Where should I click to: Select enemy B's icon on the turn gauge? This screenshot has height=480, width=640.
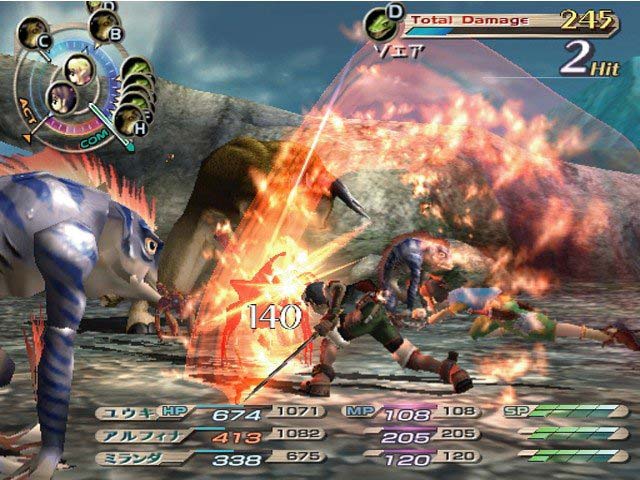point(103,26)
